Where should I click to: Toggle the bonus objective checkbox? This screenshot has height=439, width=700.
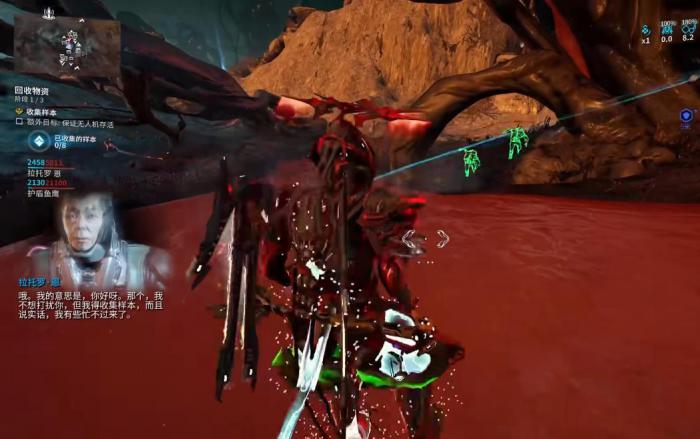(19, 121)
